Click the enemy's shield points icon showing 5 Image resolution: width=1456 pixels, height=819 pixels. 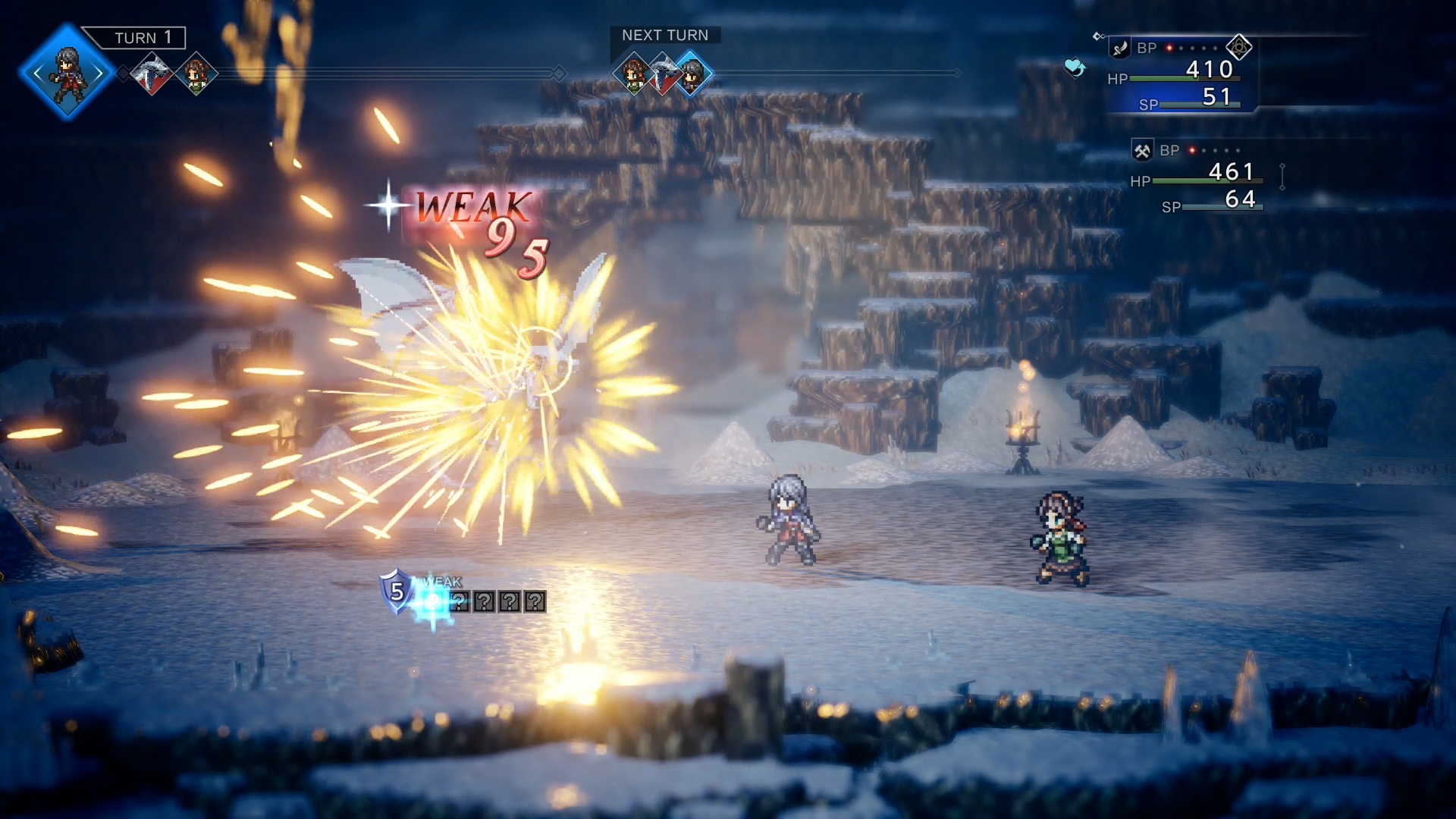click(x=396, y=591)
